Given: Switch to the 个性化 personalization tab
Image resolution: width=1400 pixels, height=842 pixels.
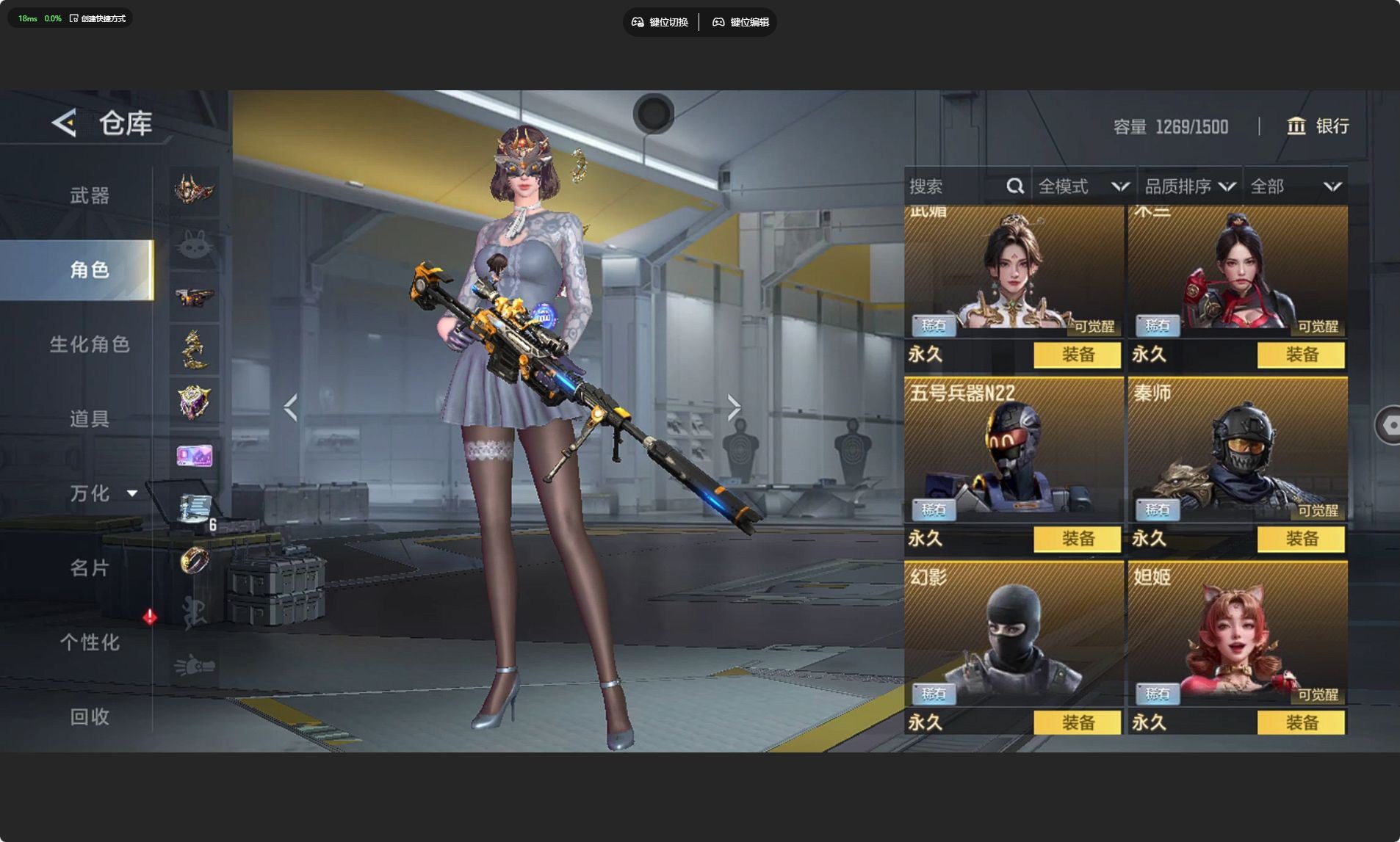Looking at the screenshot, I should click(90, 642).
